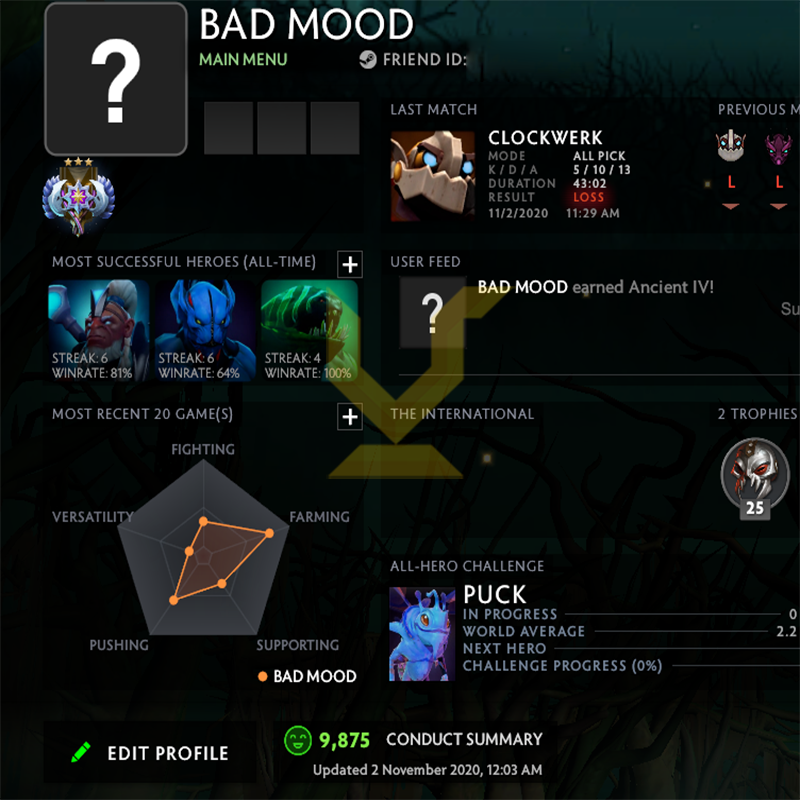The image size is (800, 800).
Task: View the Clockwerk last match details
Action: pyautogui.click(x=433, y=175)
